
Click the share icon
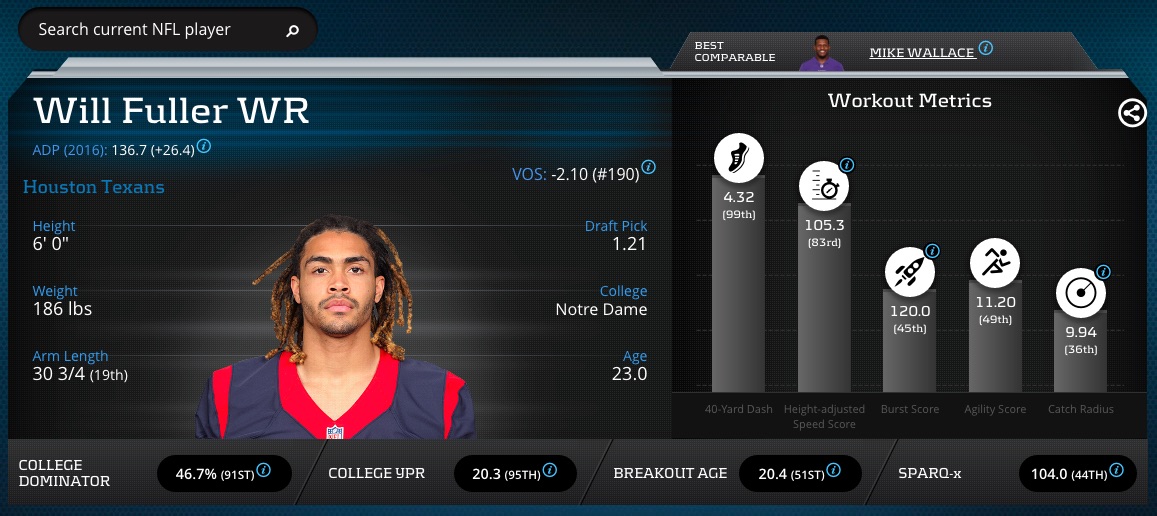[1131, 113]
